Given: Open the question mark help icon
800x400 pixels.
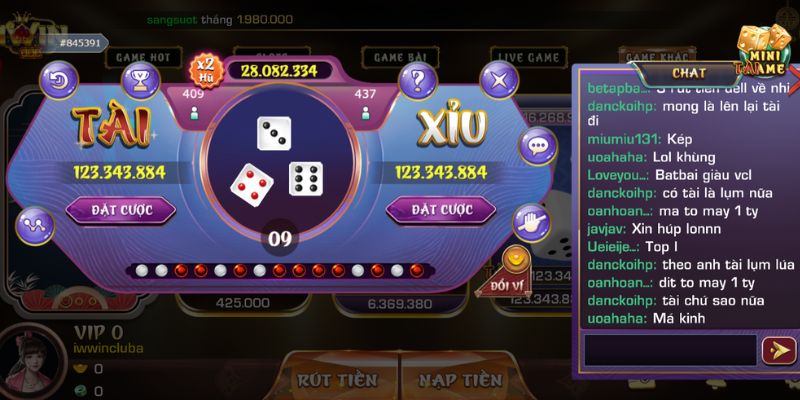Looking at the screenshot, I should click(x=417, y=78).
